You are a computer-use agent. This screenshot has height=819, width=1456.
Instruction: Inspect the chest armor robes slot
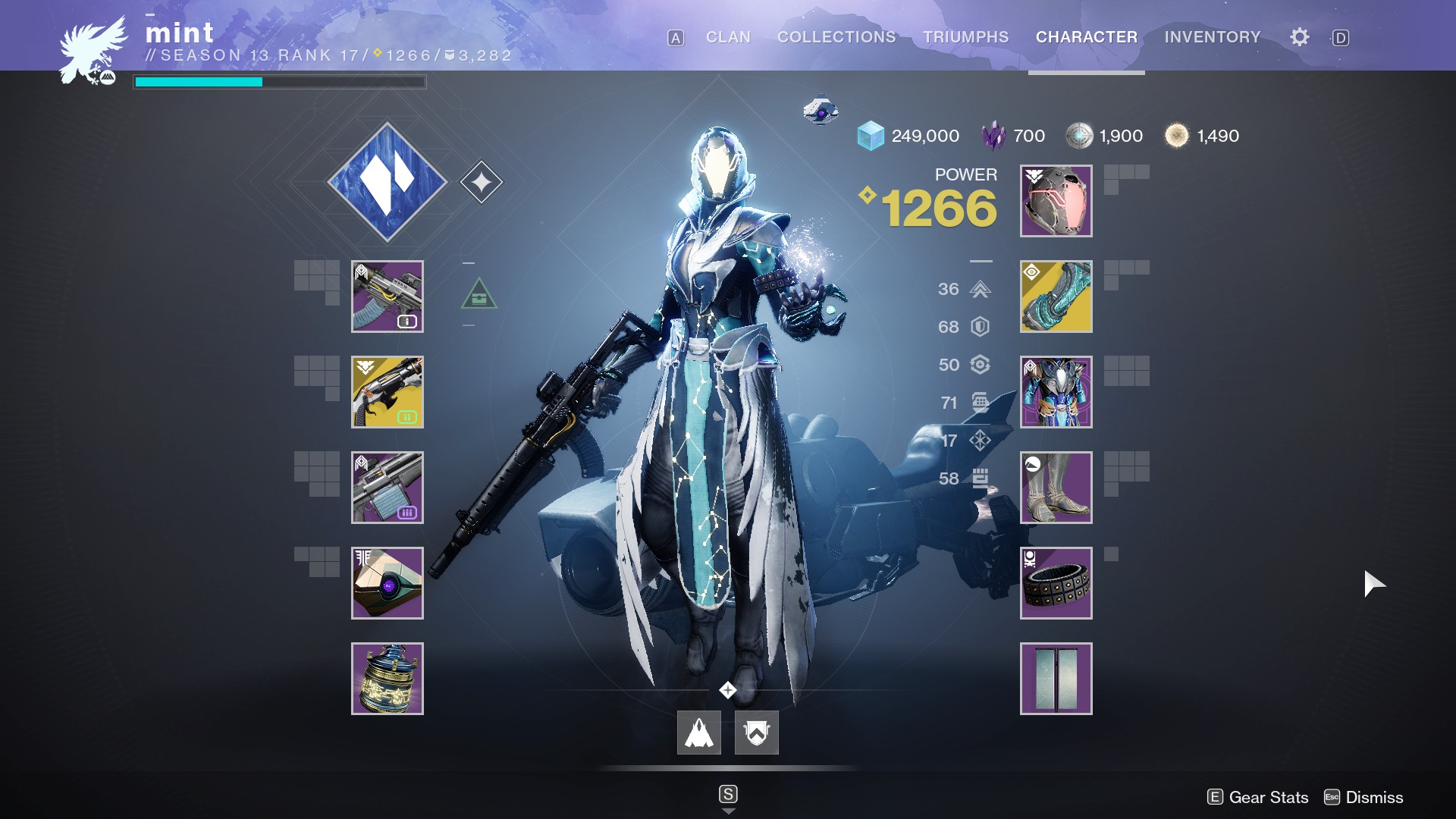click(1056, 392)
